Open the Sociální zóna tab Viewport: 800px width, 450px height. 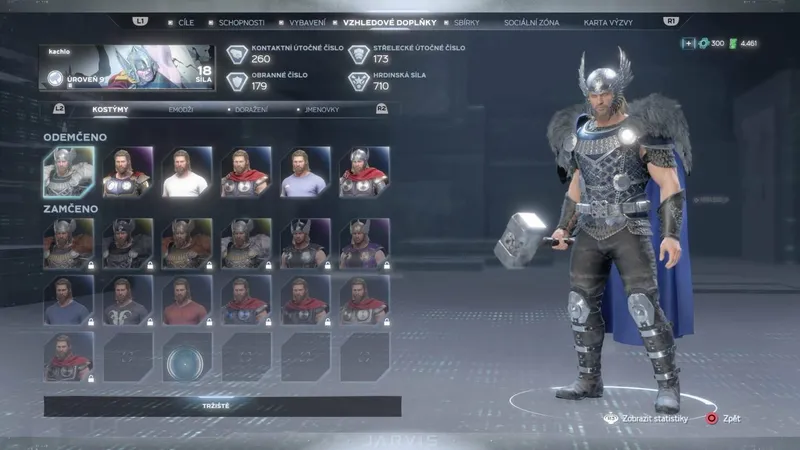(529, 20)
